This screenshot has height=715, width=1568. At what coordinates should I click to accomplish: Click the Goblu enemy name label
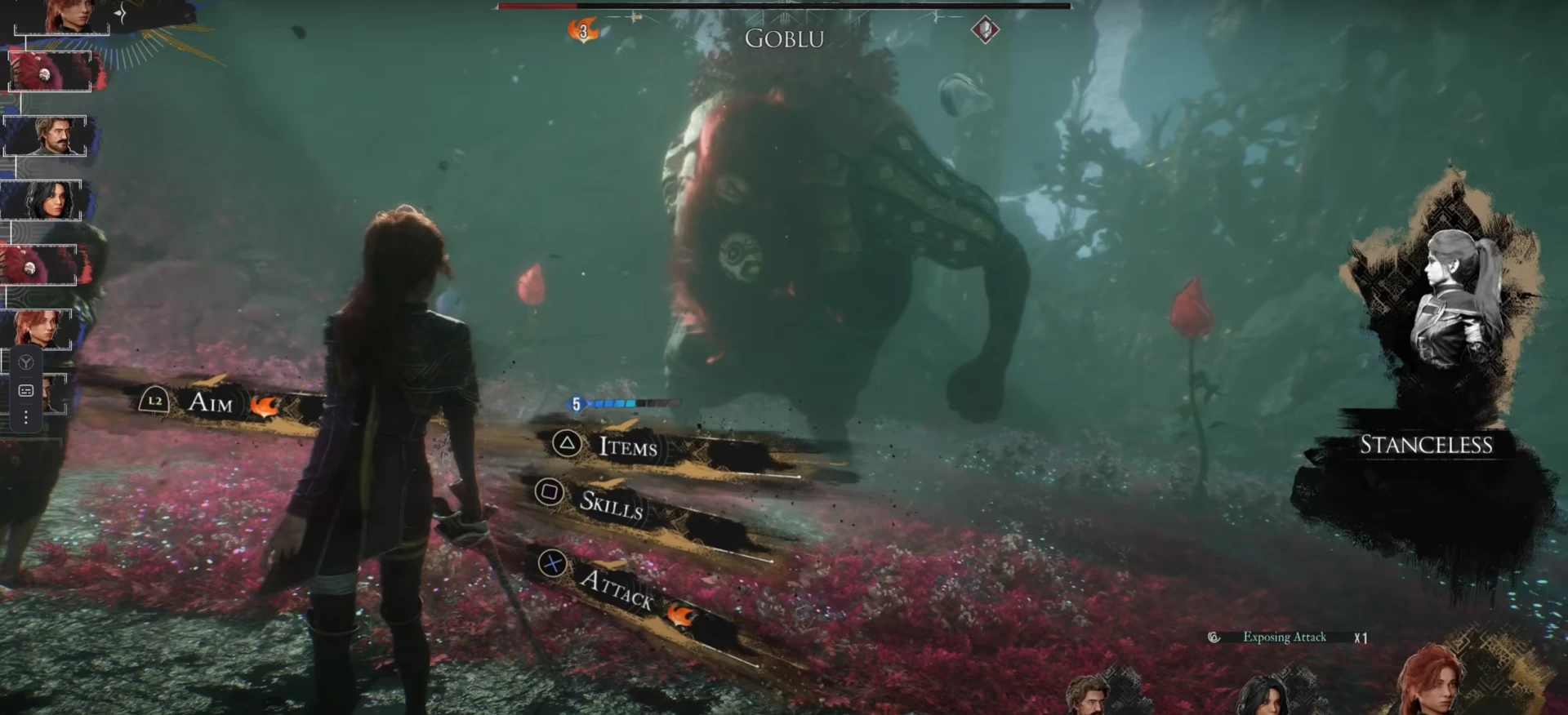point(784,38)
